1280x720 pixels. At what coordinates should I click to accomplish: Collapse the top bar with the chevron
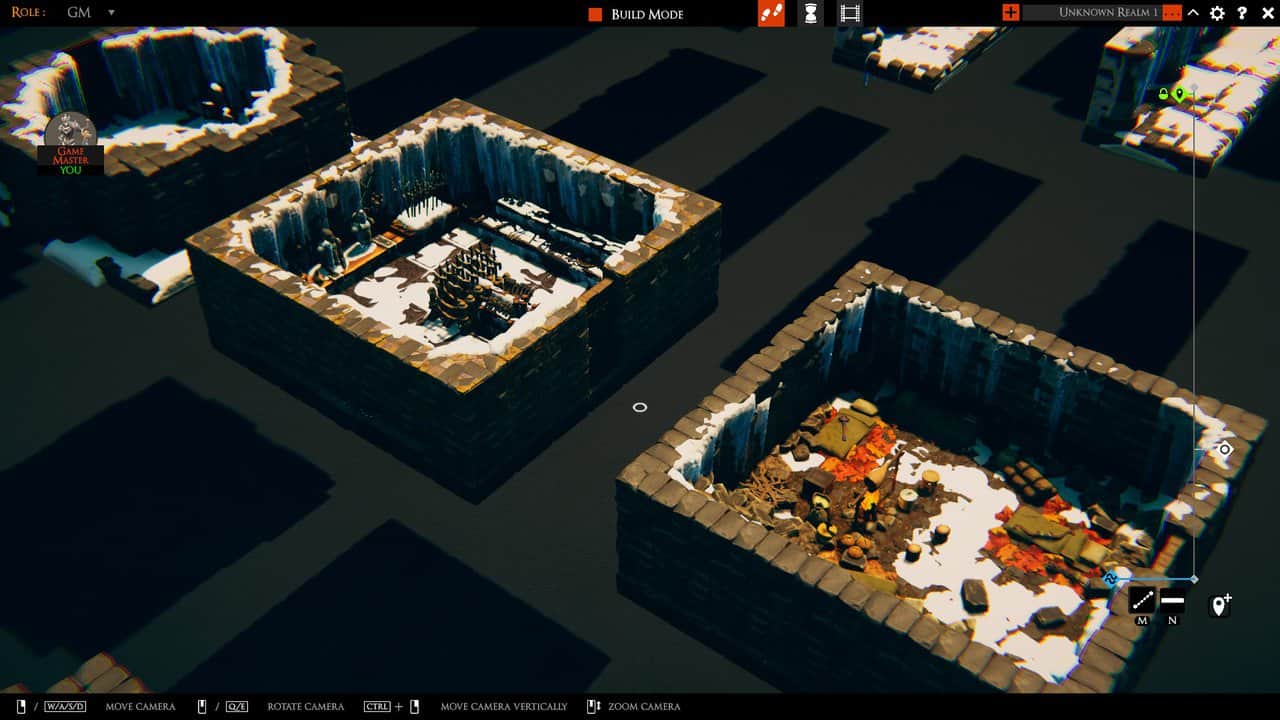tap(1192, 13)
